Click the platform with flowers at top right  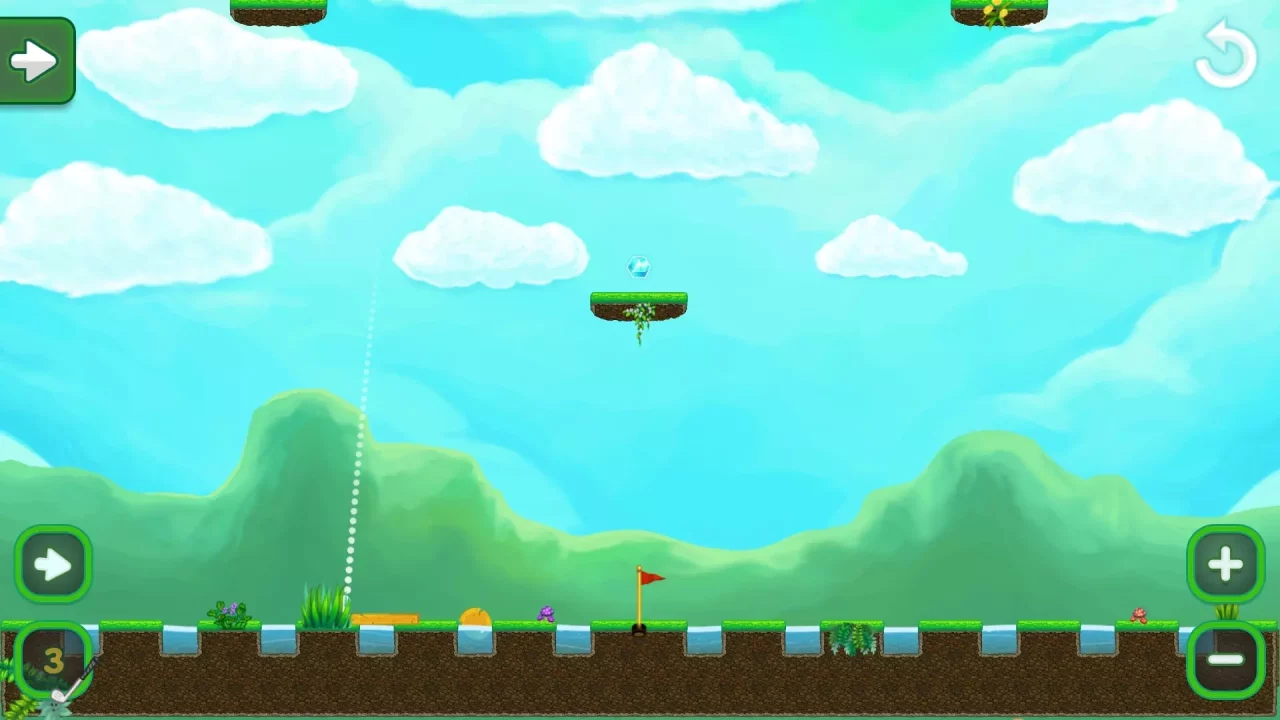point(998,10)
